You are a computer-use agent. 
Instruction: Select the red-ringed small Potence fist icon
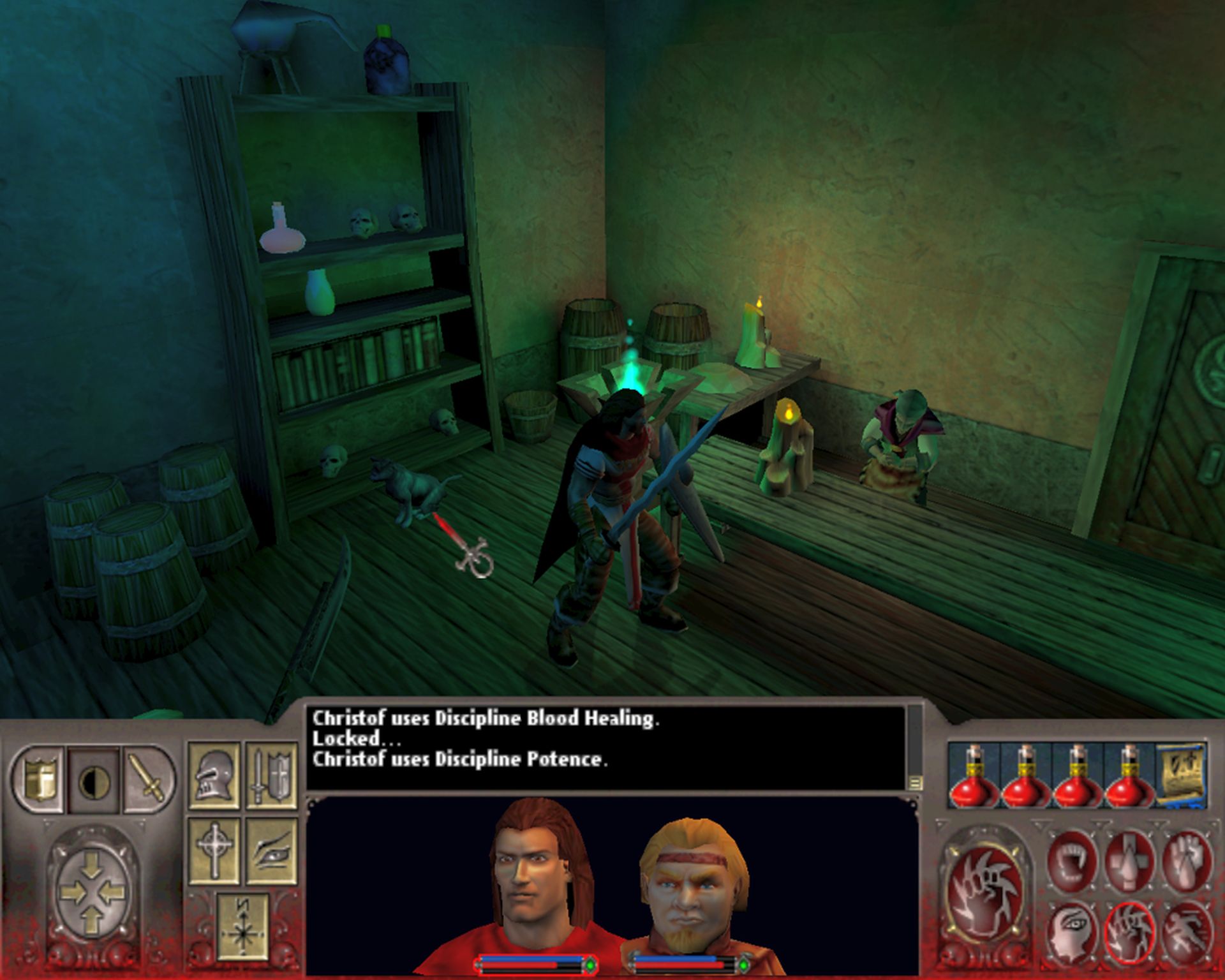point(1130,931)
